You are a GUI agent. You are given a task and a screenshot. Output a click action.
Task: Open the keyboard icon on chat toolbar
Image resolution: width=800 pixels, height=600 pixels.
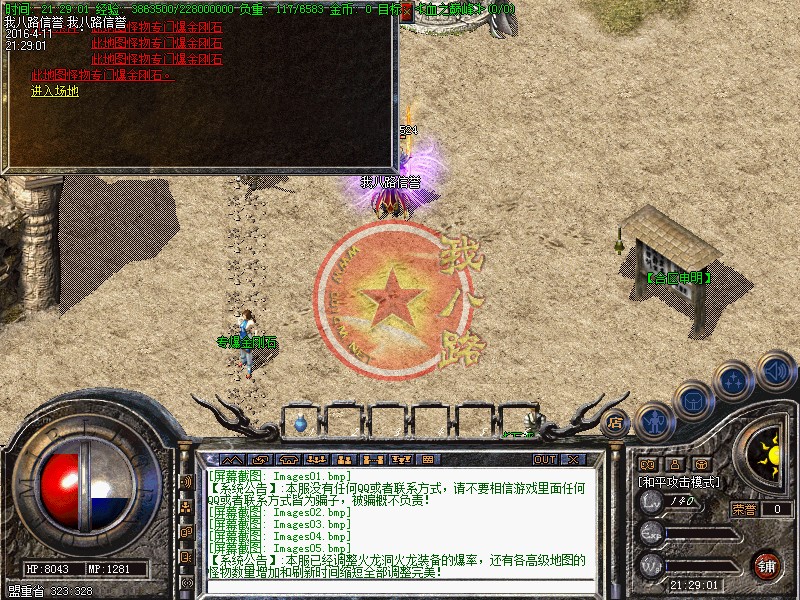428,460
